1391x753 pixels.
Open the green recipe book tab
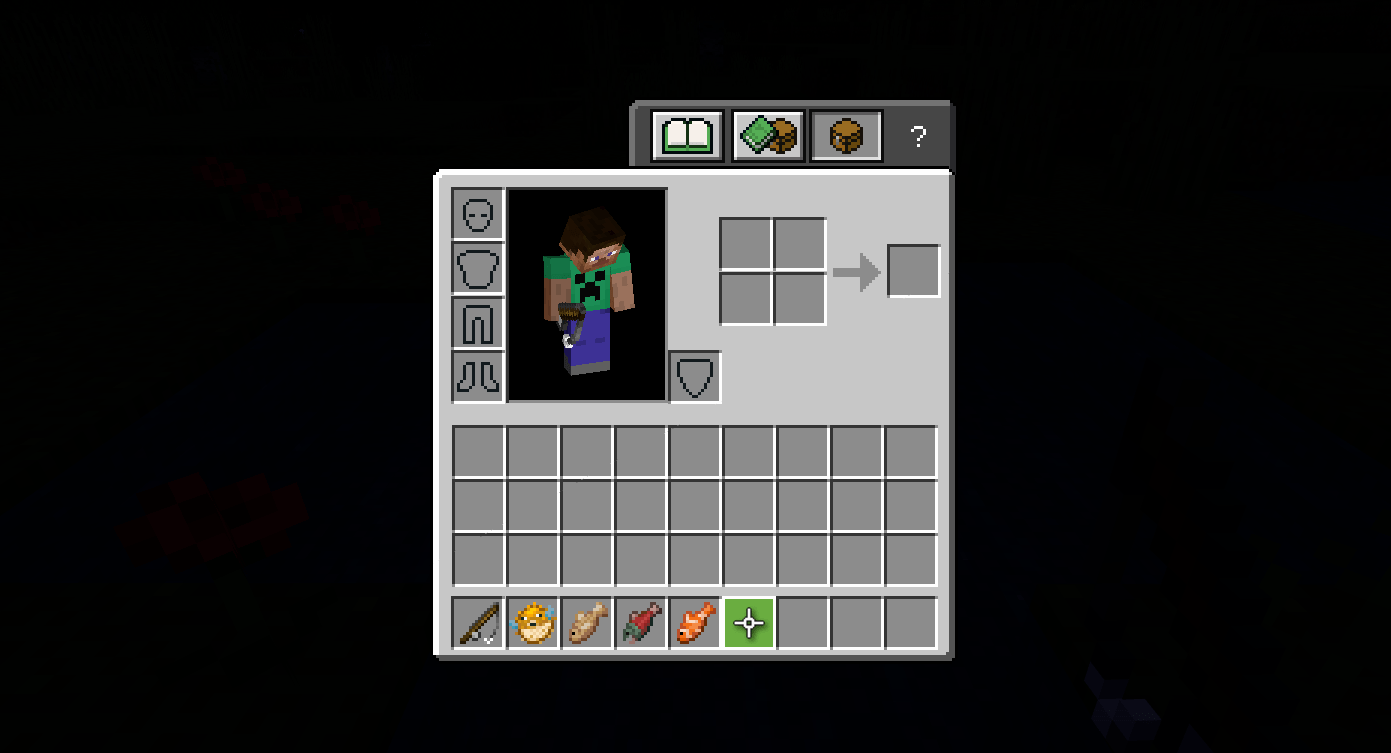687,135
